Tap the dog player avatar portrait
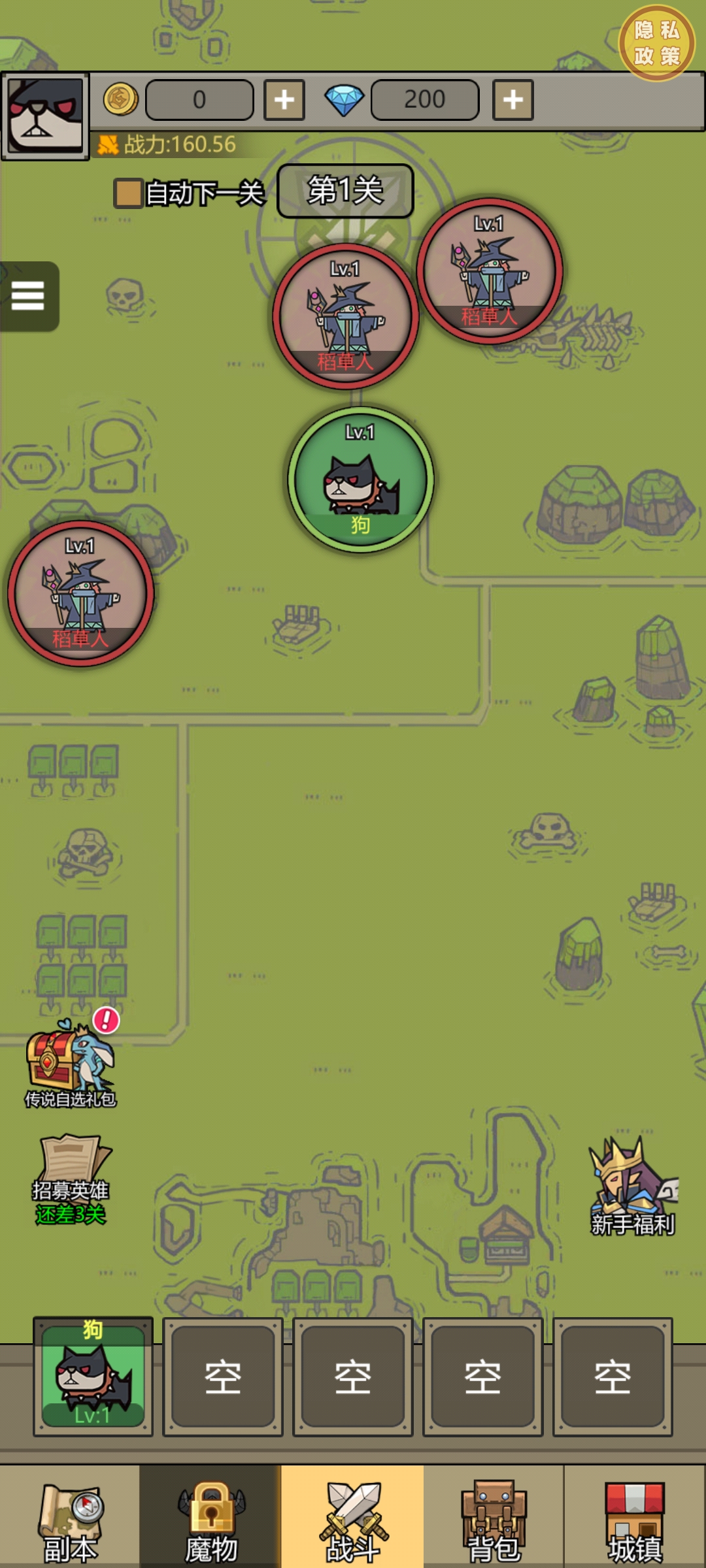706x1568 pixels. [x=44, y=116]
